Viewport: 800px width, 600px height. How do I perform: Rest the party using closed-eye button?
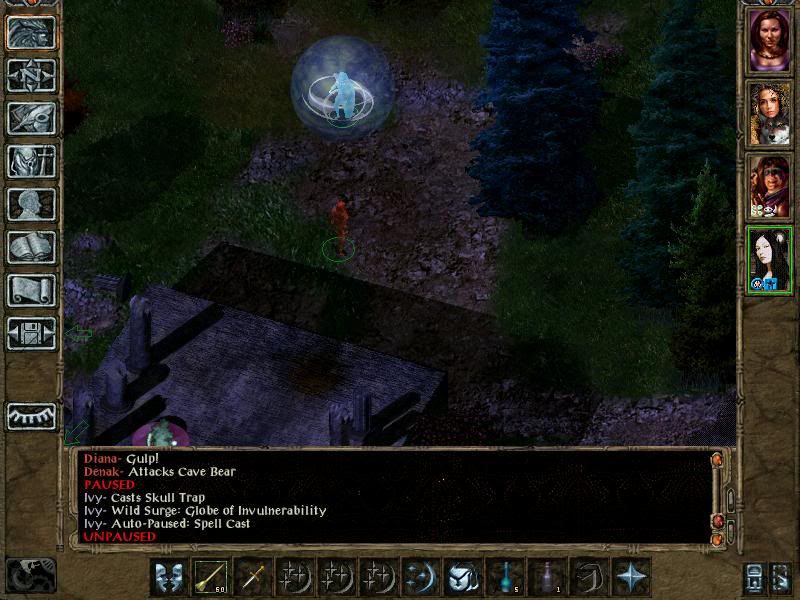(x=31, y=415)
